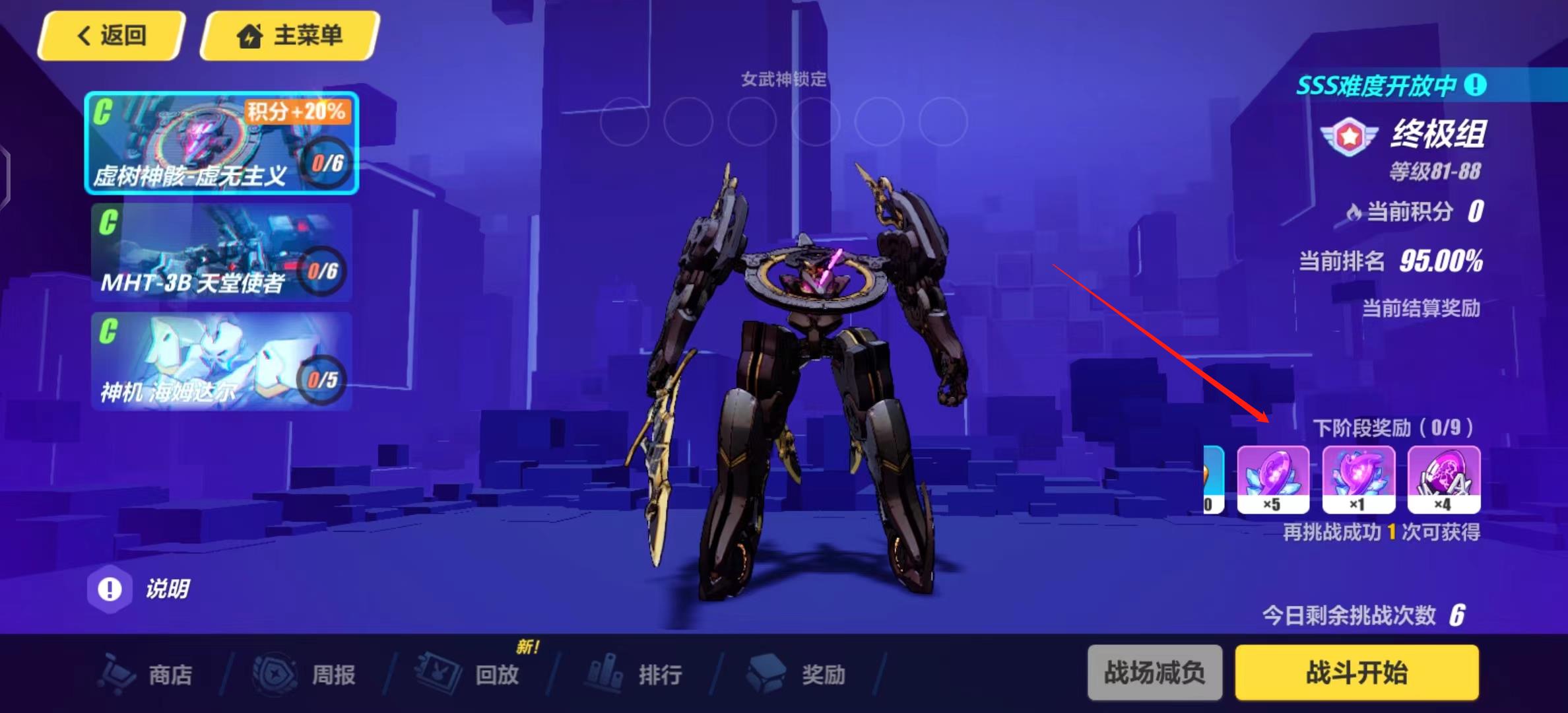Viewport: 1568px width, 713px height.
Task: View the 周报 weekly report
Action: (306, 674)
